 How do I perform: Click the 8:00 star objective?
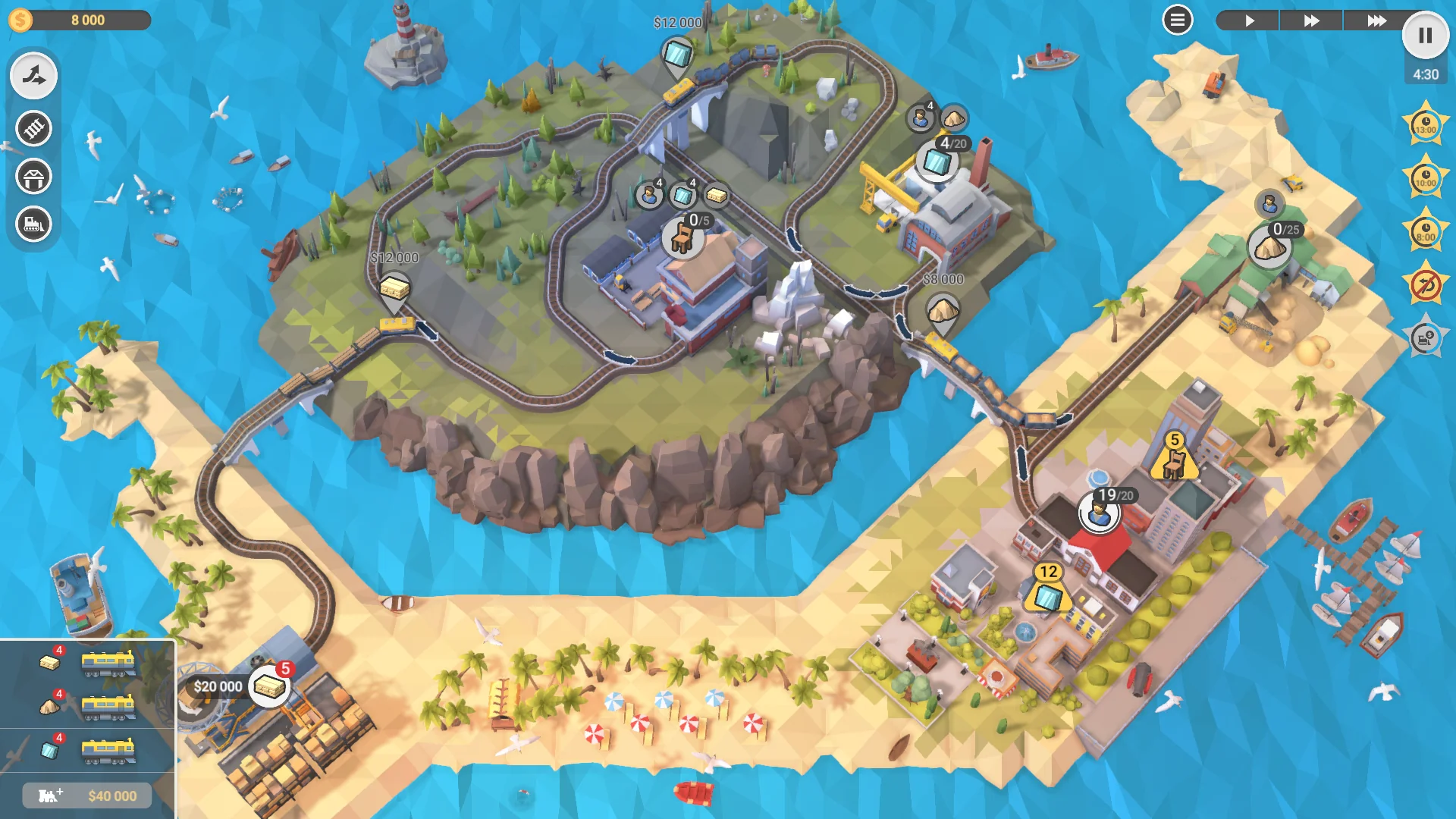tap(1424, 233)
